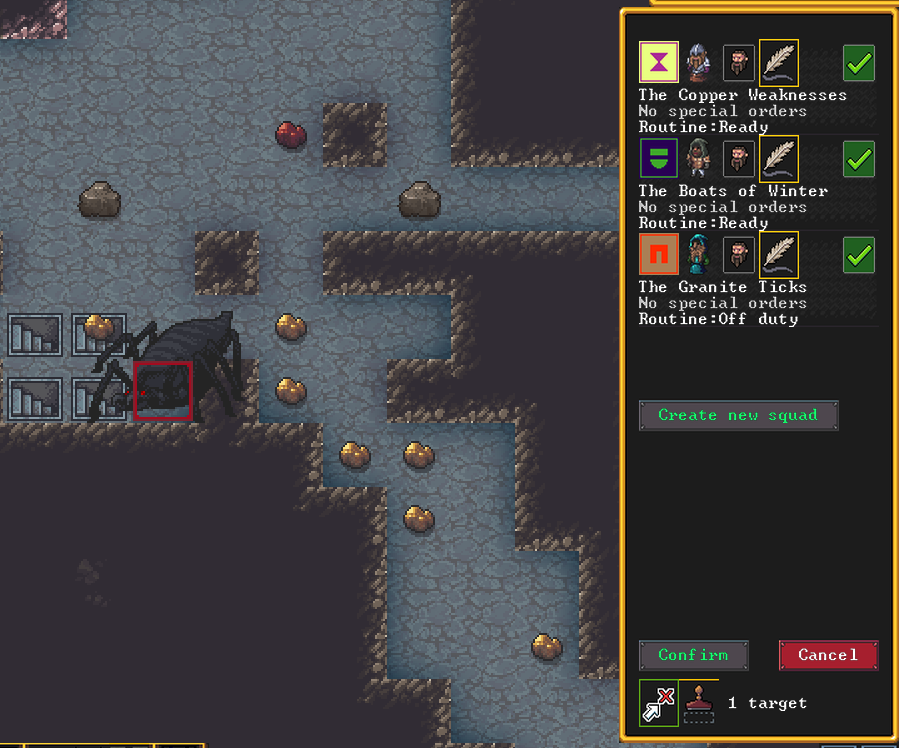Viewport: 900px width, 748px height.
Task: Open the bearded dwarf portrait for The Granite Ticks
Action: pyautogui.click(x=739, y=255)
